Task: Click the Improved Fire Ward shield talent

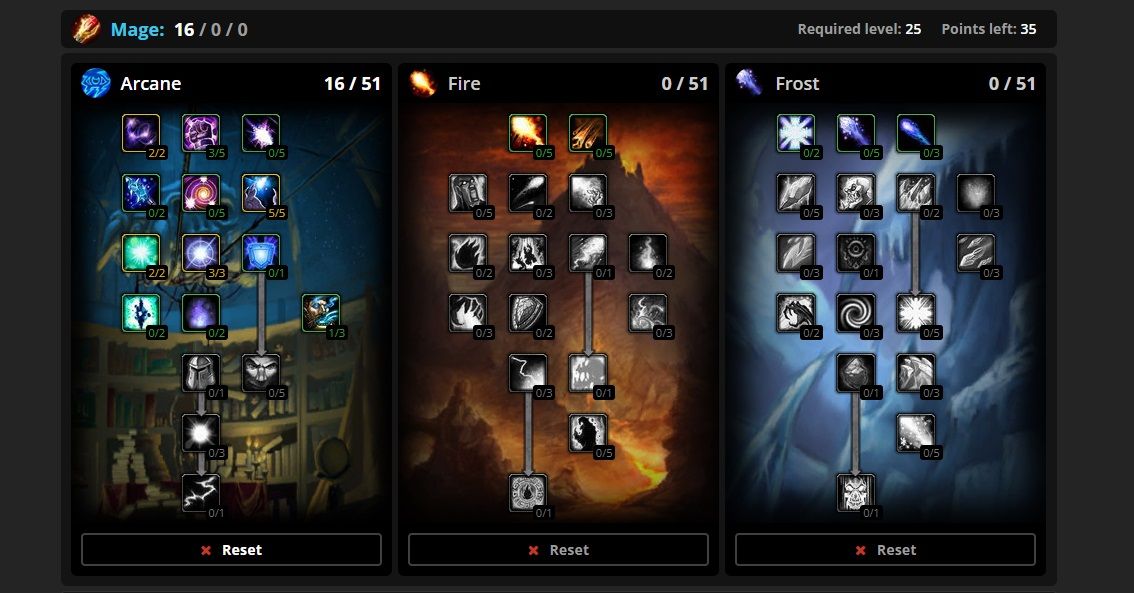Action: (x=528, y=313)
